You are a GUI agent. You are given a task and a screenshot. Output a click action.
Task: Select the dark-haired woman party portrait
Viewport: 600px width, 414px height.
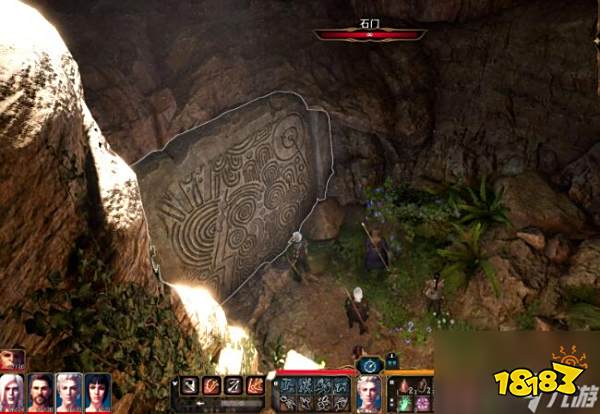coord(98,392)
